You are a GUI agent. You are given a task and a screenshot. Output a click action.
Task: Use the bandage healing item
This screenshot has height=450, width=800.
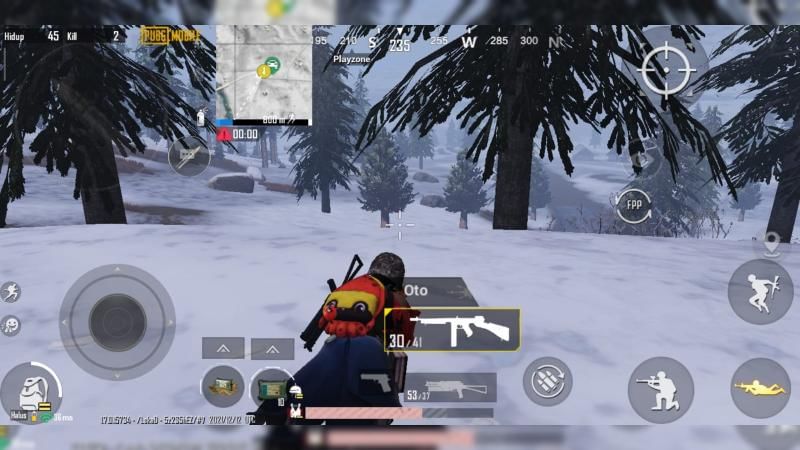point(222,385)
